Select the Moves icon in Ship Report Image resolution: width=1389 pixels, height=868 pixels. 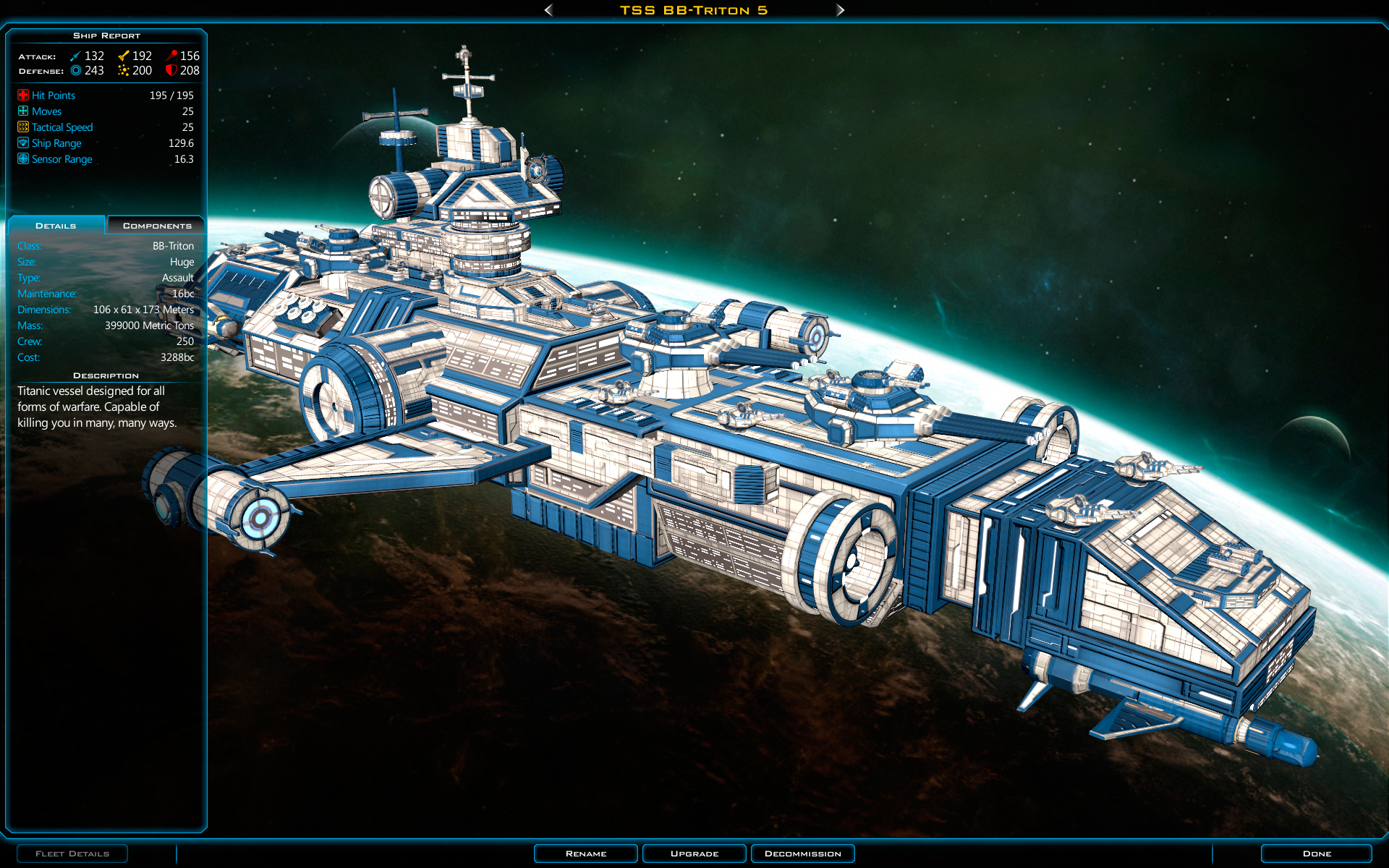pyautogui.click(x=22, y=111)
